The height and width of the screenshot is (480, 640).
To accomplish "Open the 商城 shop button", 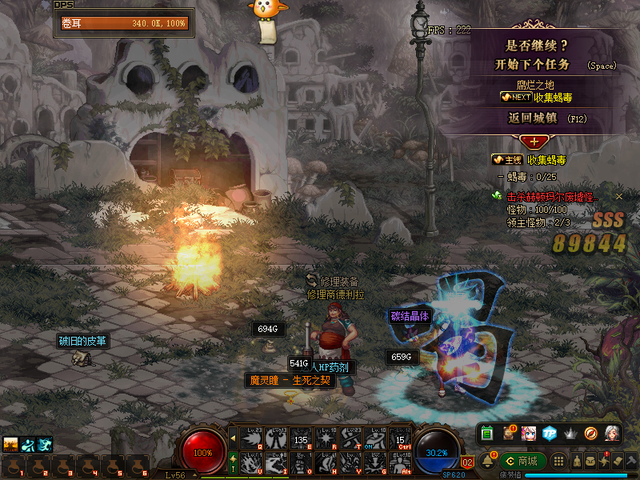I will tap(521, 461).
